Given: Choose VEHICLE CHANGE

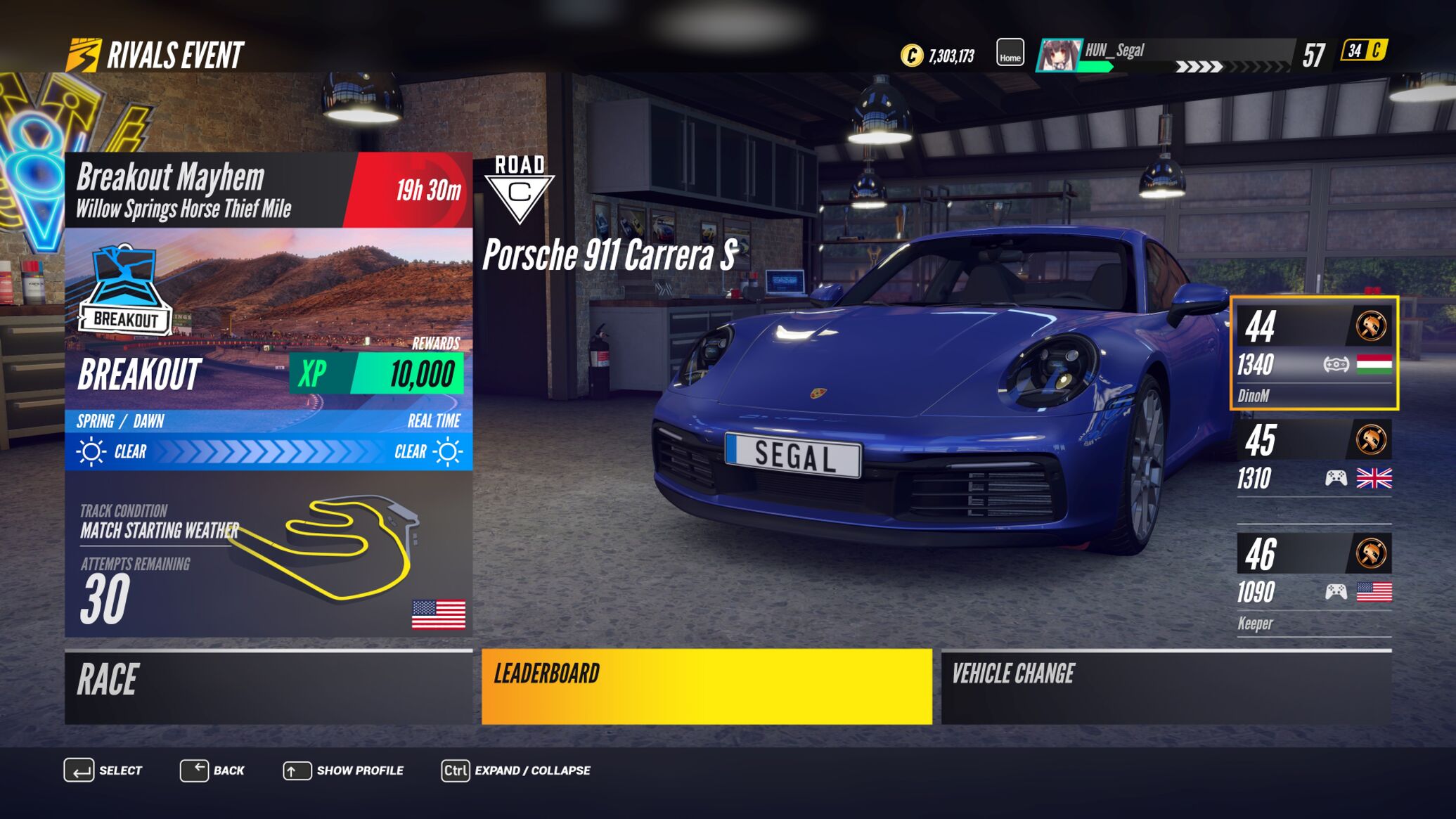Looking at the screenshot, I should [1166, 687].
